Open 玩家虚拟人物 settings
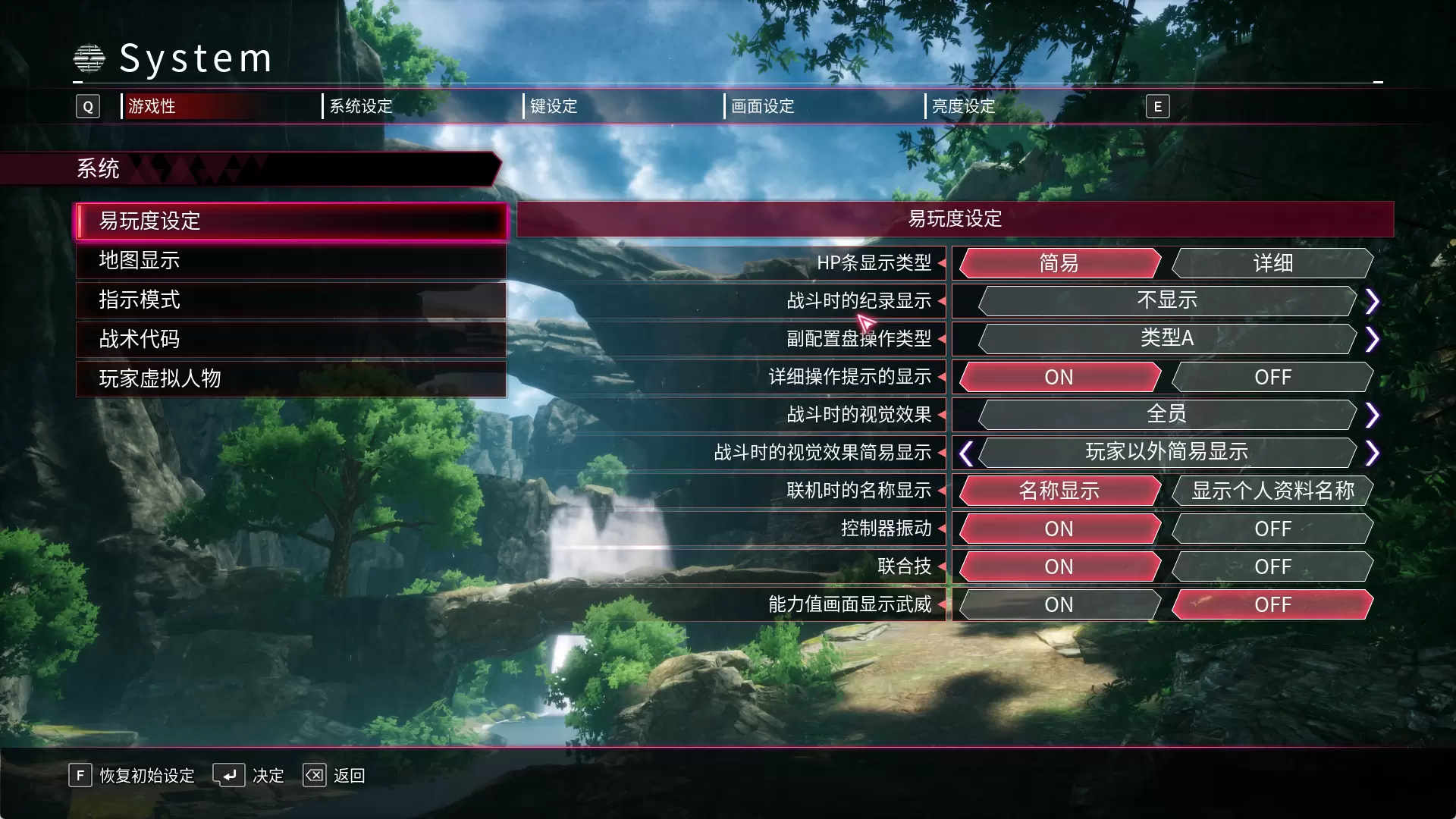The height and width of the screenshot is (819, 1456). 290,379
